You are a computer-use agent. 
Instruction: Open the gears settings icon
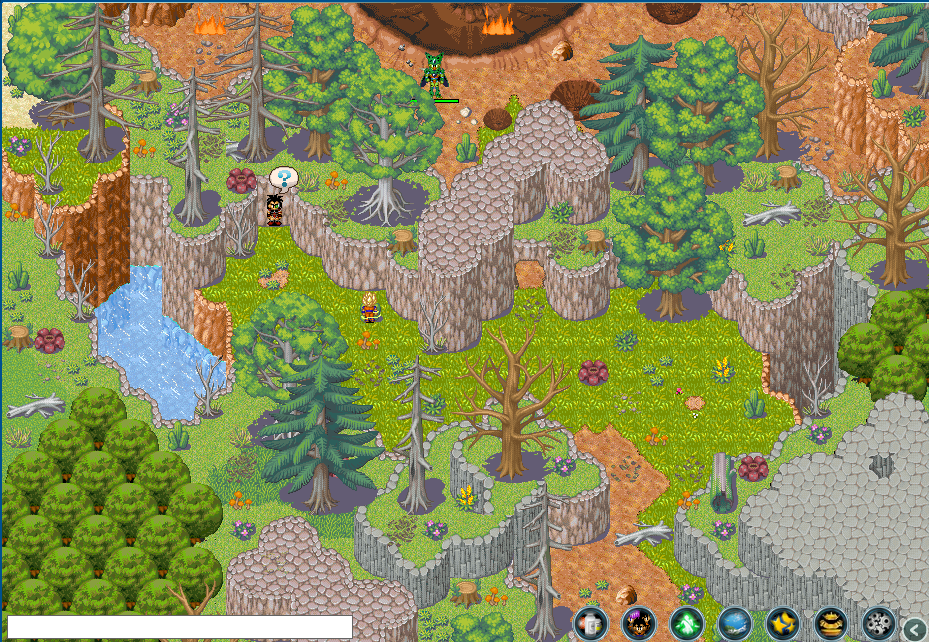(x=879, y=624)
